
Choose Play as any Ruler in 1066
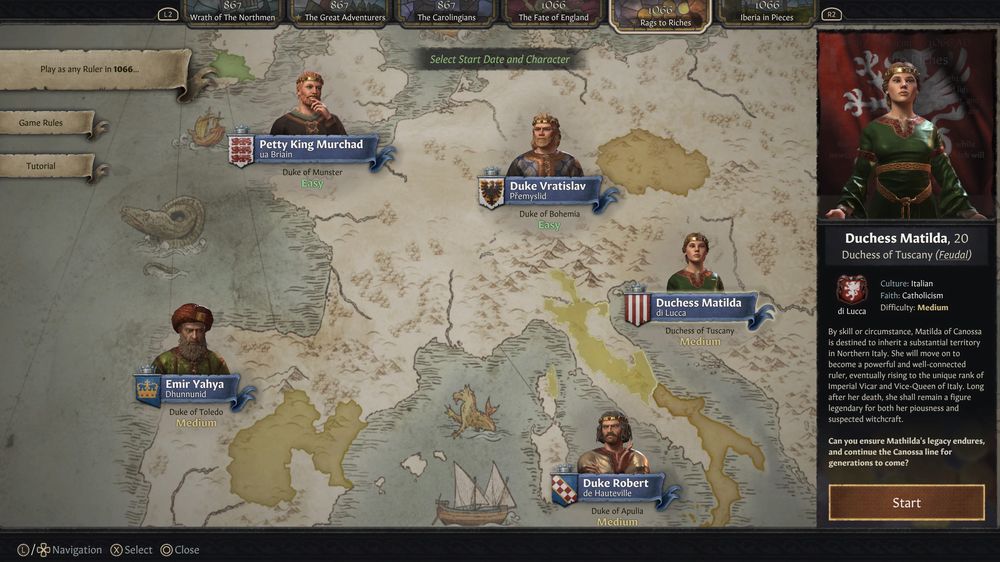coord(92,69)
